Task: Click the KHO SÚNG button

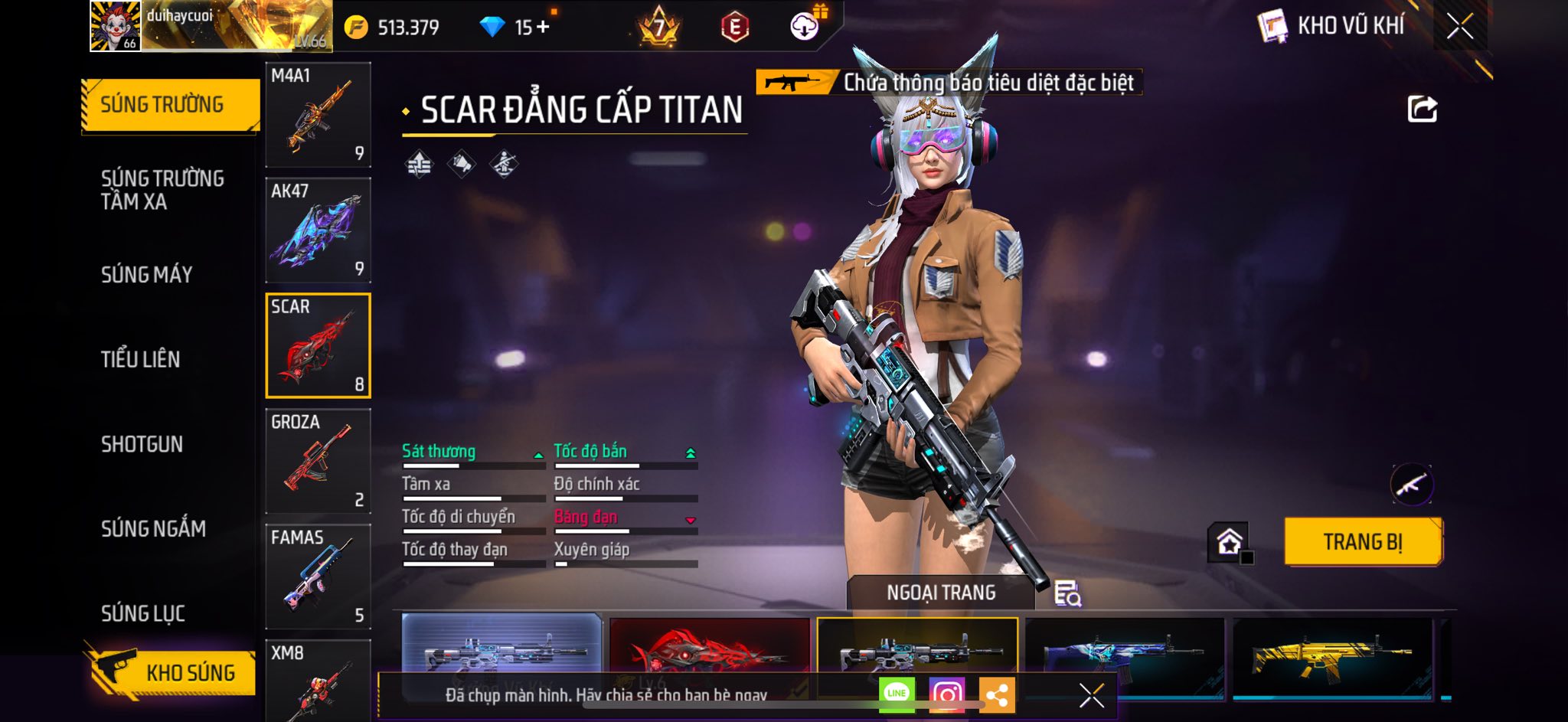Action: [172, 672]
